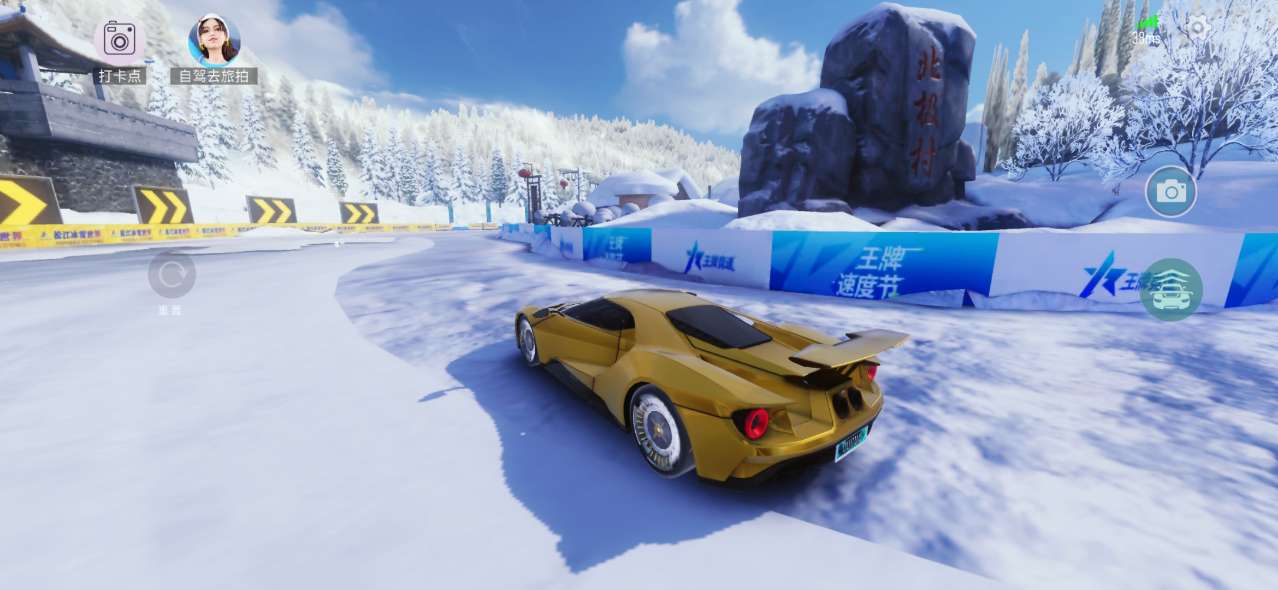Click the 重置 reset circular arrow button
This screenshot has width=1278, height=590.
click(172, 274)
